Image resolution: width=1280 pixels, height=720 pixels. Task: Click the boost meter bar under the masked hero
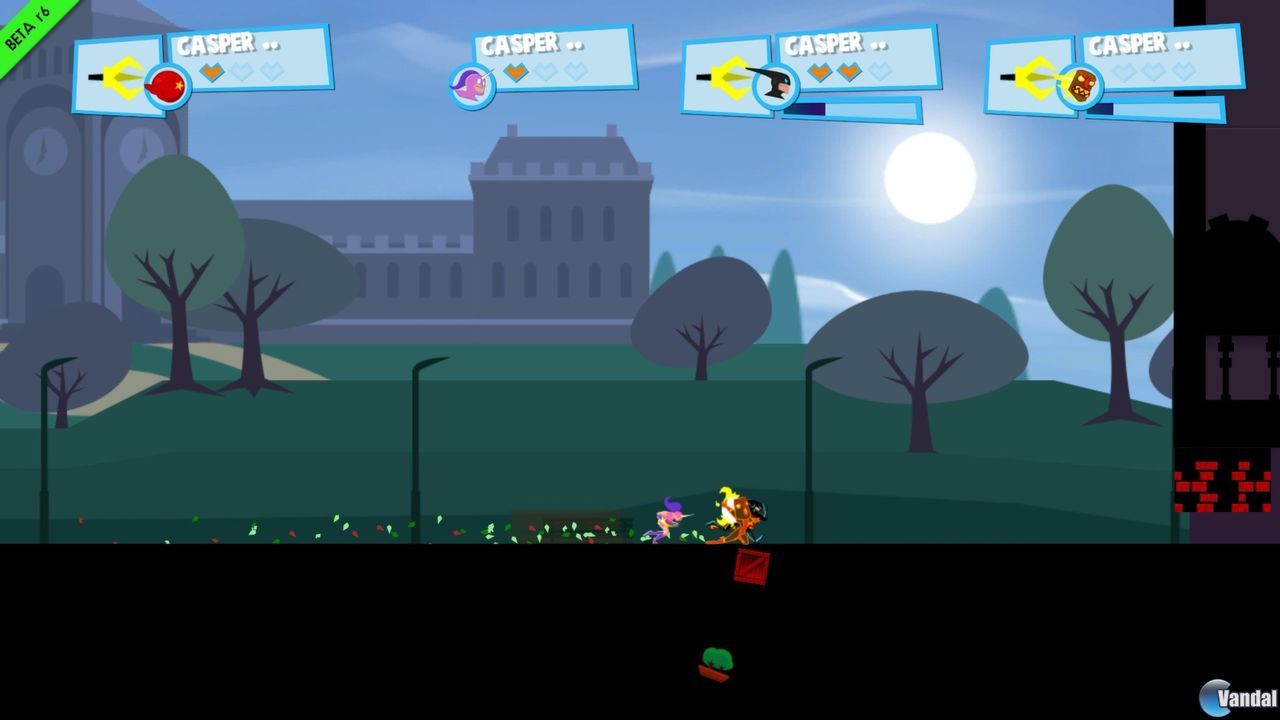pos(851,108)
